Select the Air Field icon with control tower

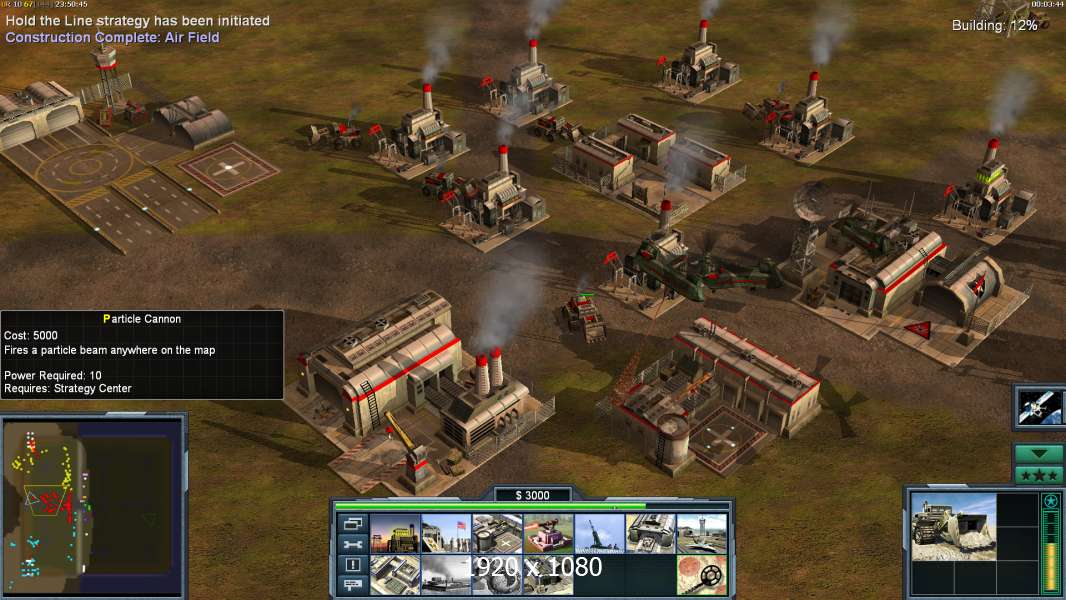(701, 534)
